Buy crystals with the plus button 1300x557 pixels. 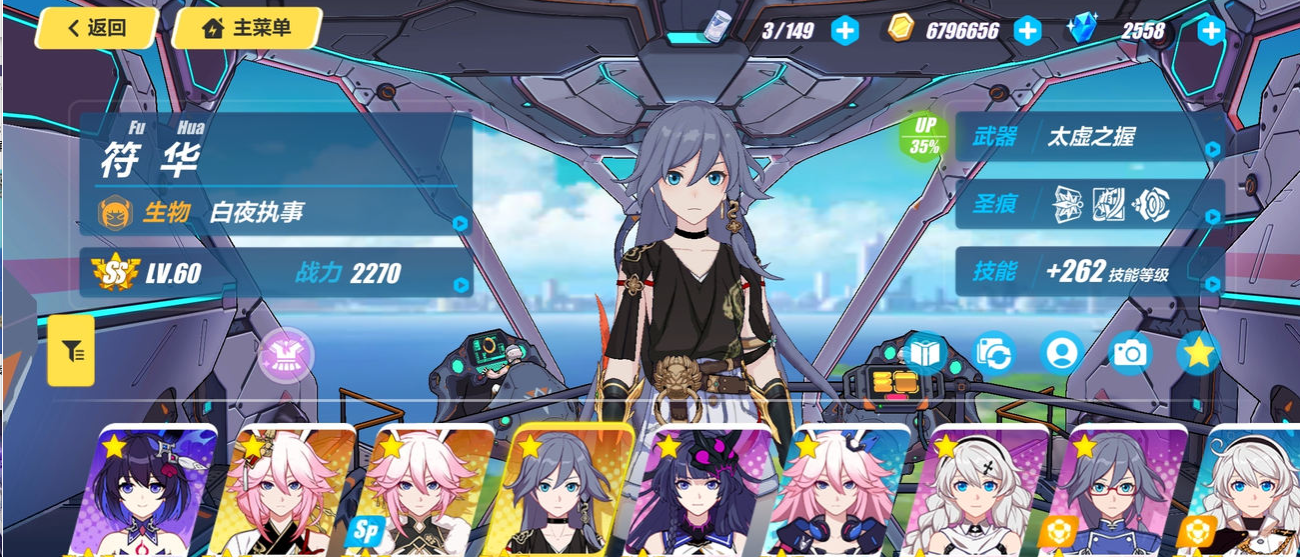tap(1211, 31)
